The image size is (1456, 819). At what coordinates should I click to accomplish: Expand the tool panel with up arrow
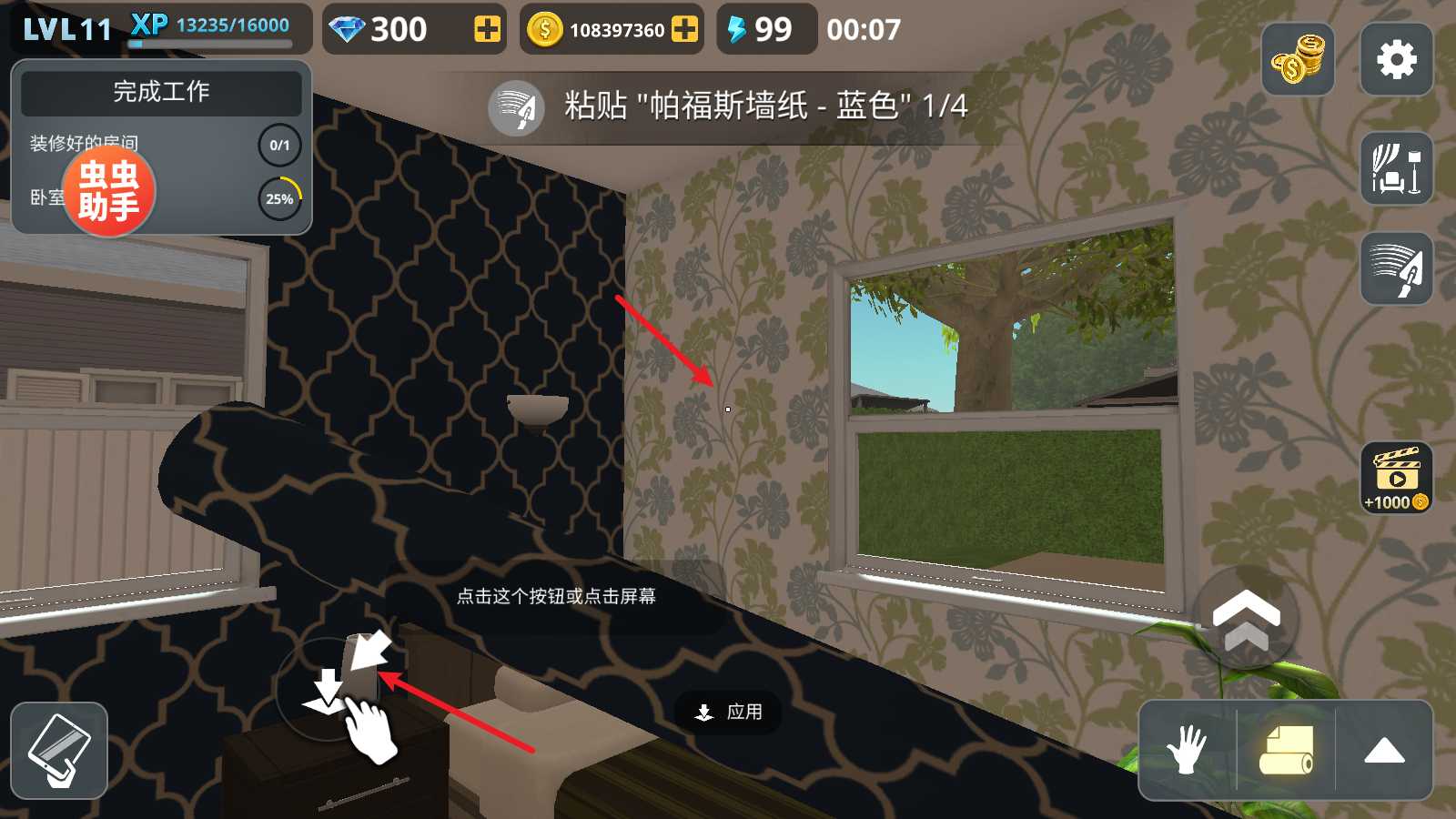coord(1384,751)
